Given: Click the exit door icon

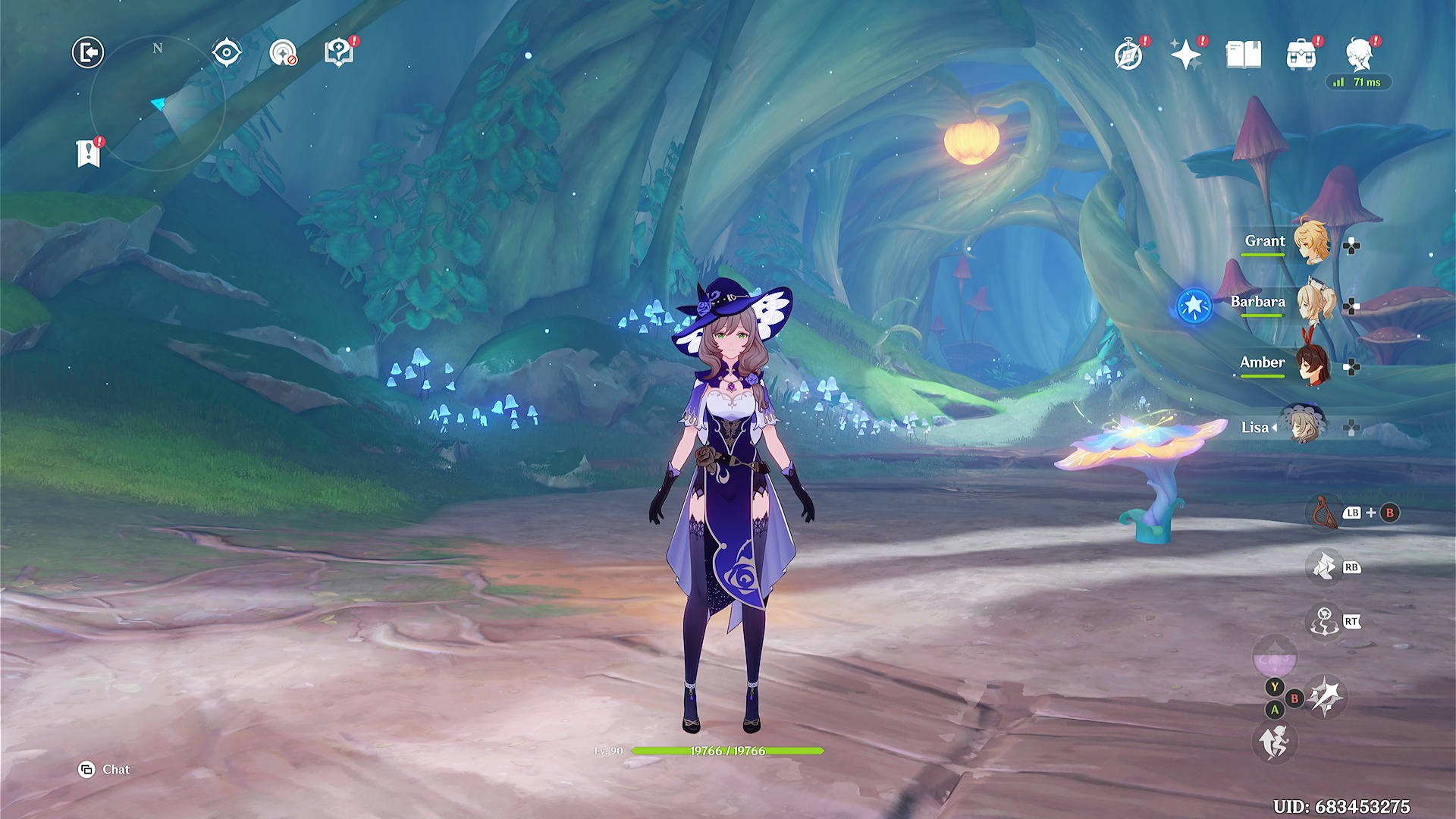Looking at the screenshot, I should tap(88, 53).
